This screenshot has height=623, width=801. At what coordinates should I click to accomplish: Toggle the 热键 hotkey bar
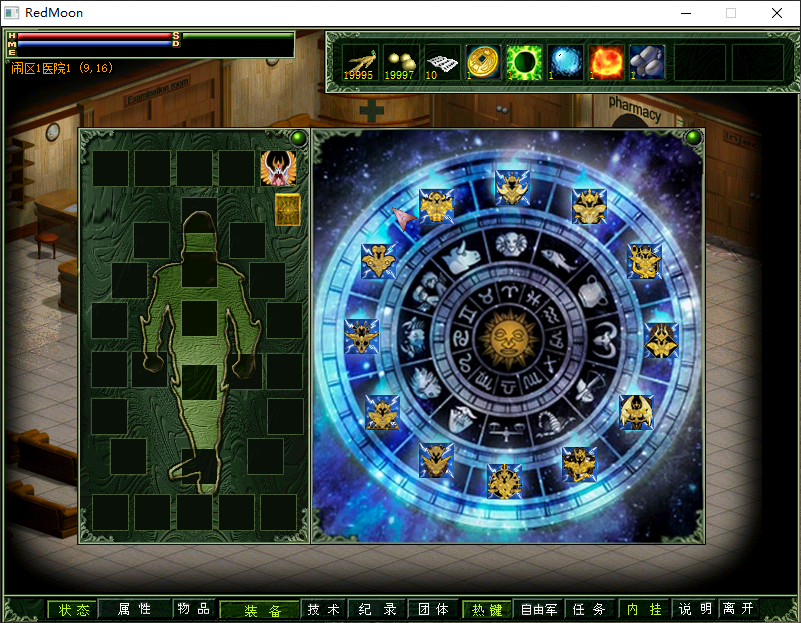pos(487,609)
